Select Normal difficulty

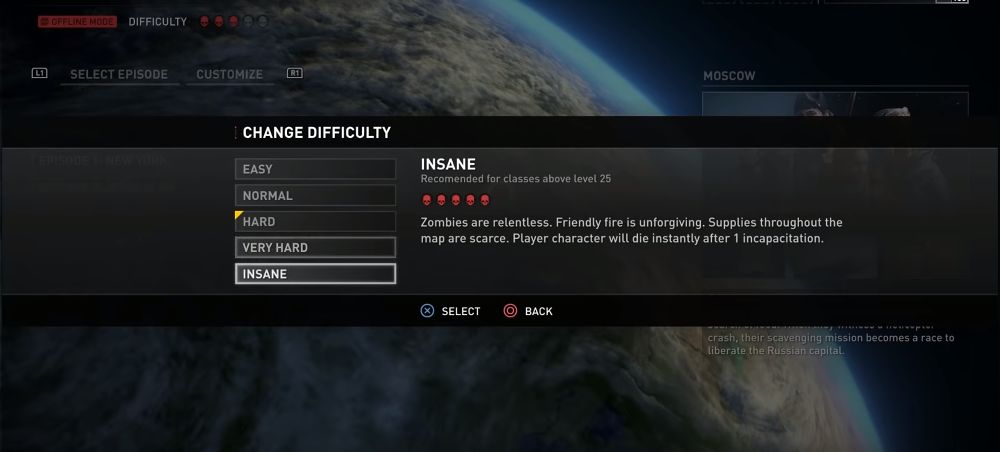[315, 196]
